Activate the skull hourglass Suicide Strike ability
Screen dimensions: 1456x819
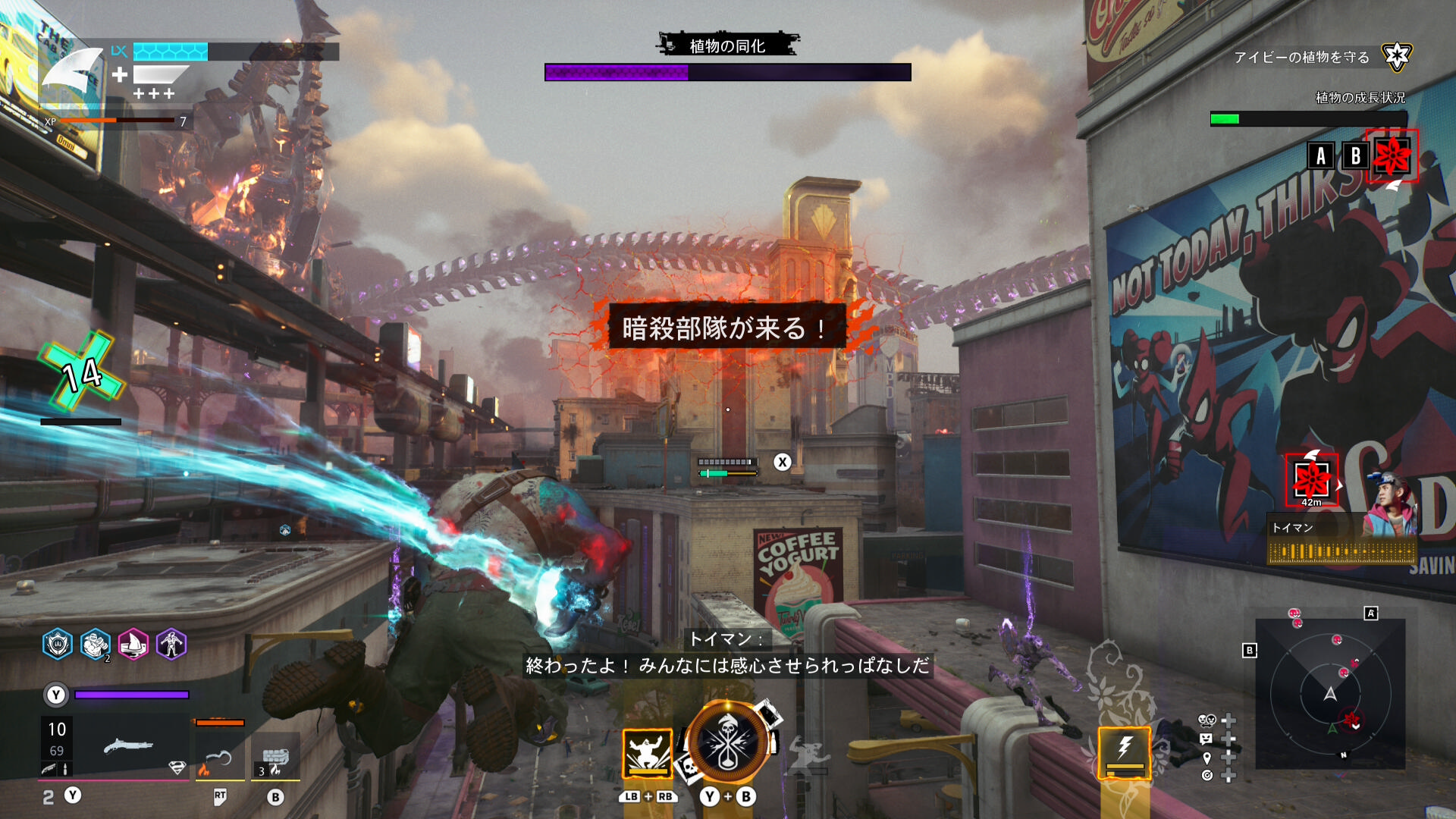pos(727,745)
